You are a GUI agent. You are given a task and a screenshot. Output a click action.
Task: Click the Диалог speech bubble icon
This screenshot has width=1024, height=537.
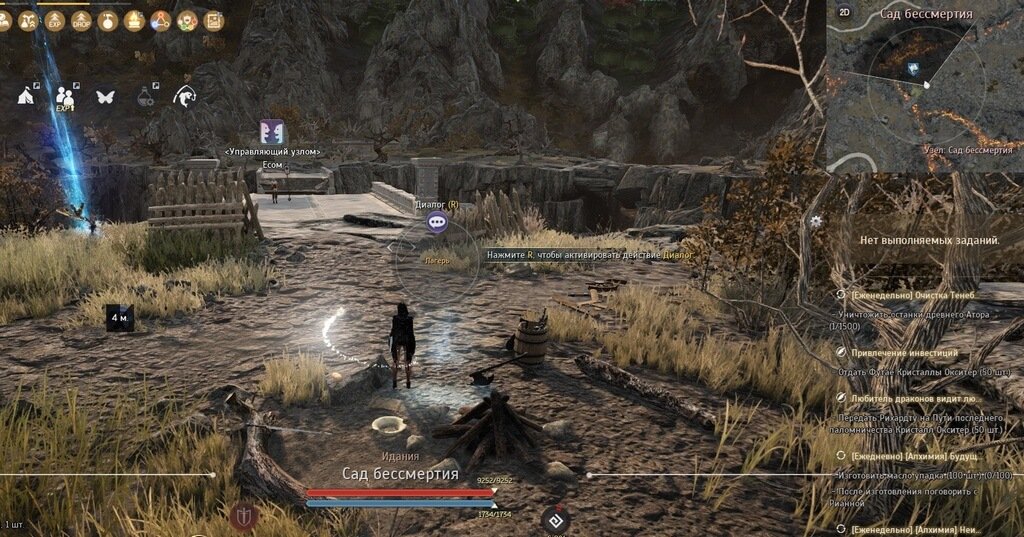[436, 222]
